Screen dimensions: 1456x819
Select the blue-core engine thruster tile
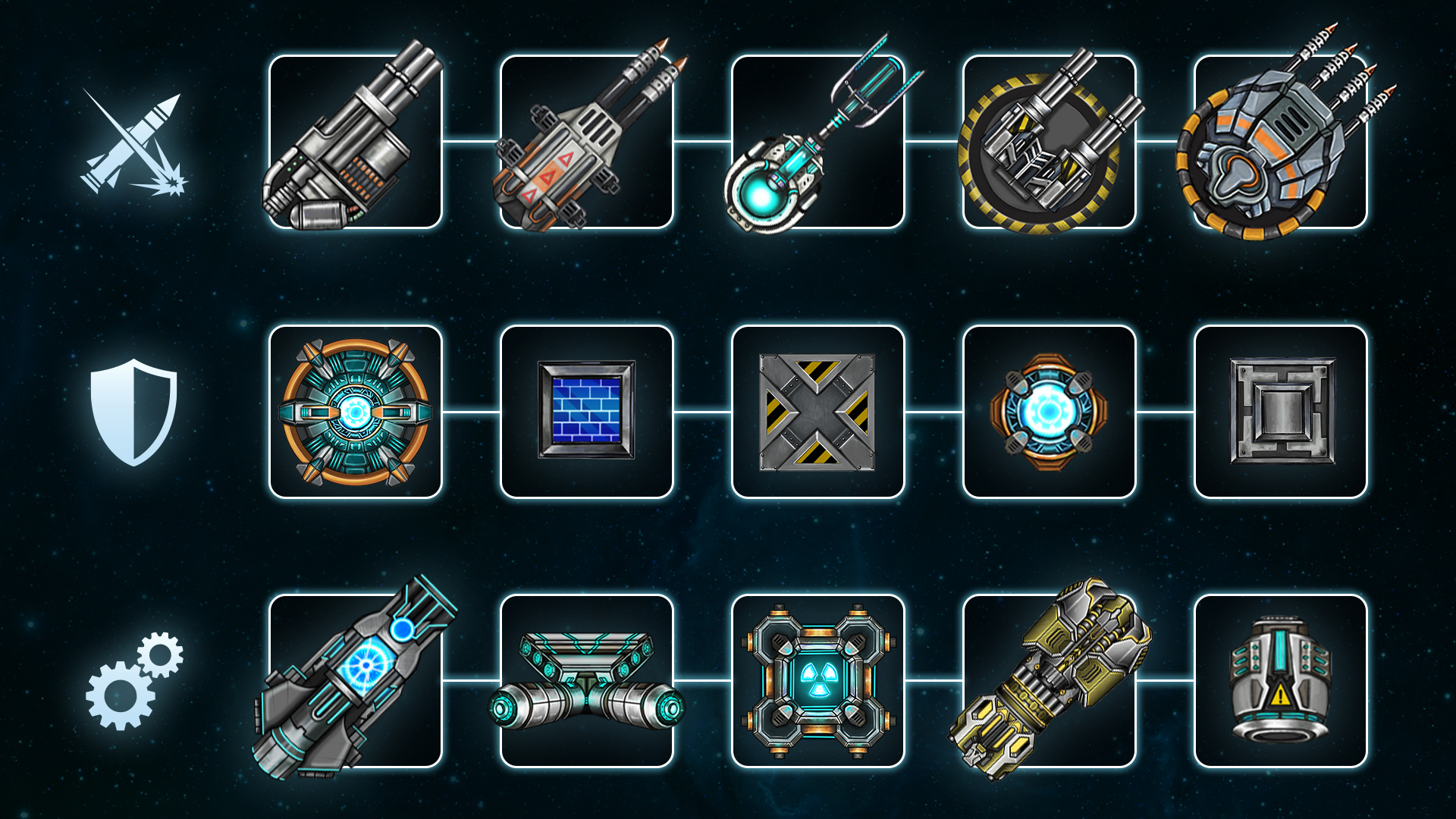(x=355, y=681)
